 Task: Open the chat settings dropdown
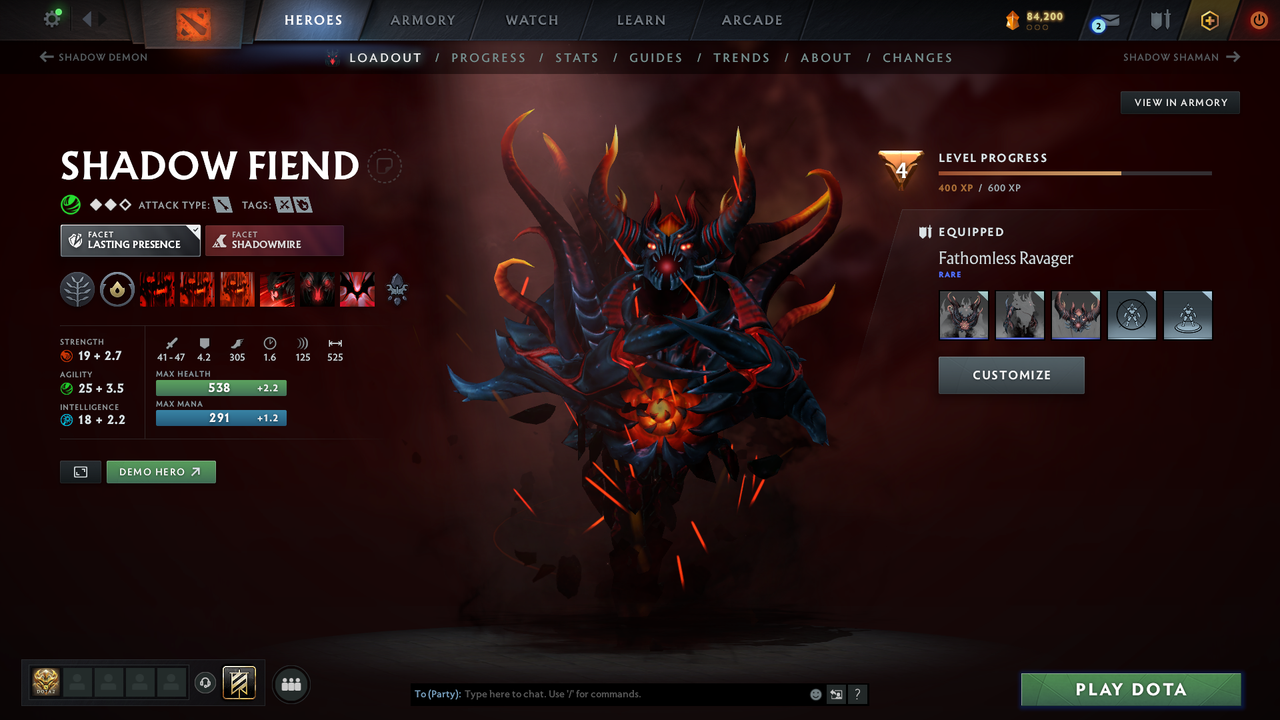point(836,693)
